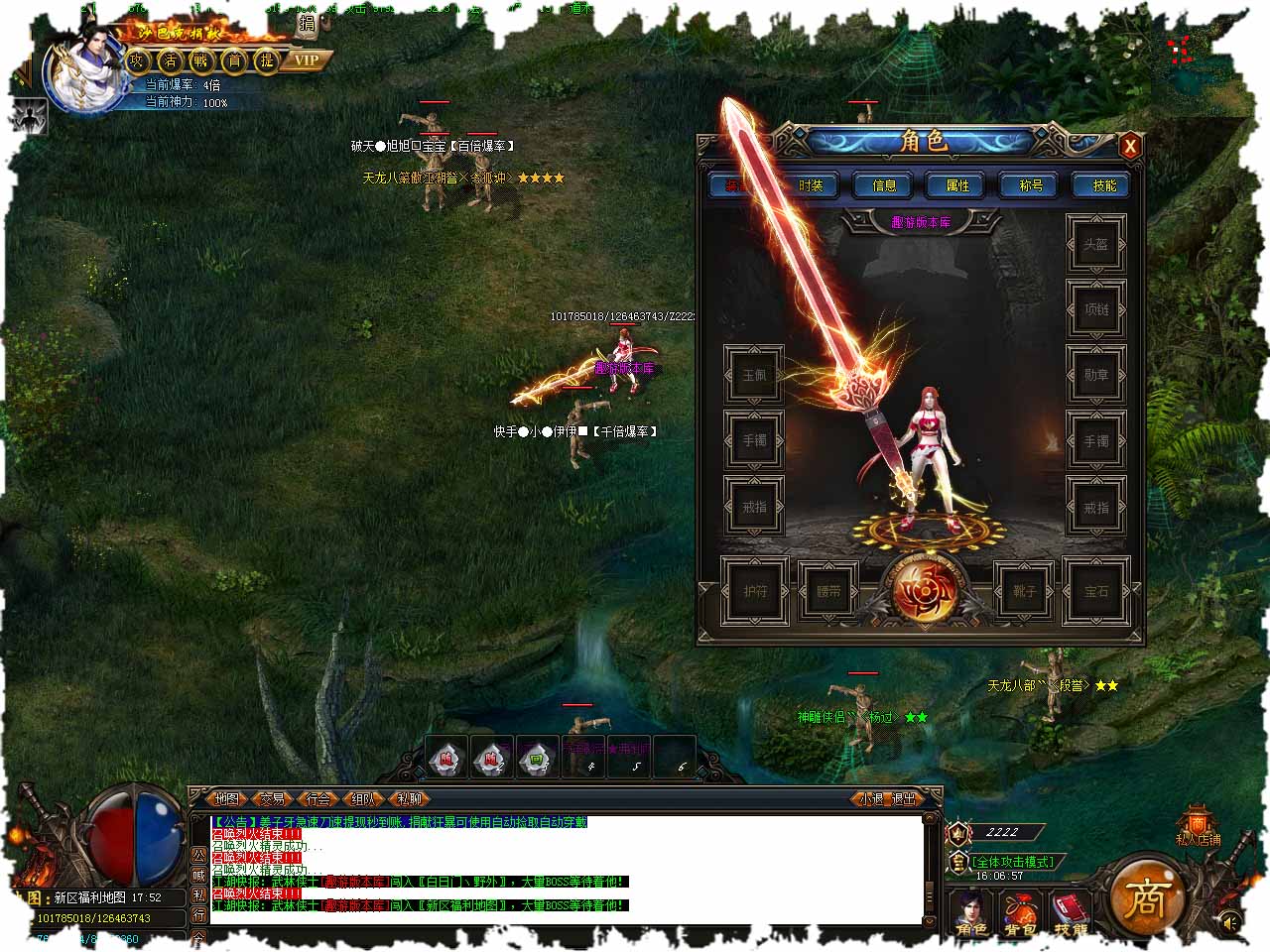Viewport: 1270px width, 952px height.
Task: Open the 交易 trade button
Action: (273, 798)
